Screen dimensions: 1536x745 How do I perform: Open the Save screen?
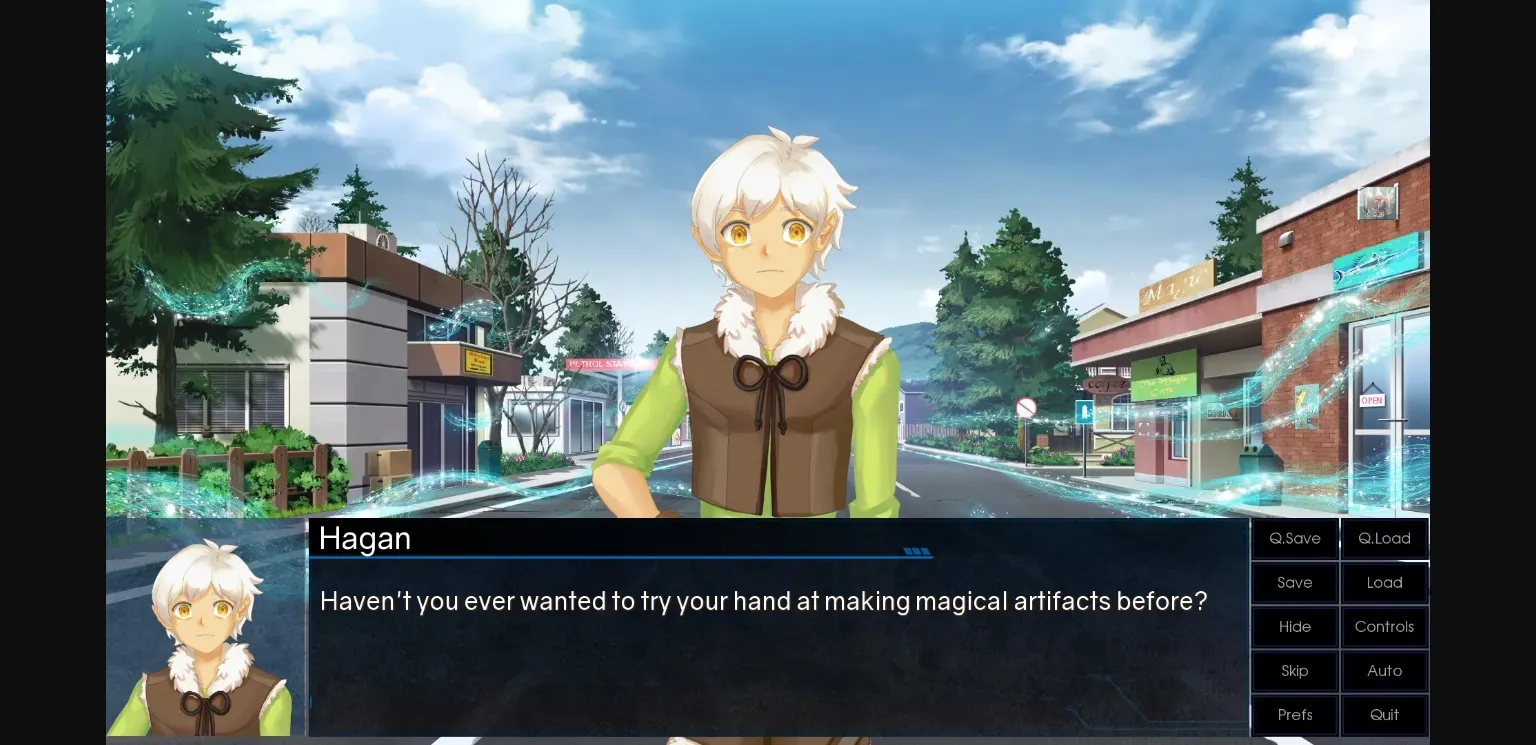(x=1294, y=582)
